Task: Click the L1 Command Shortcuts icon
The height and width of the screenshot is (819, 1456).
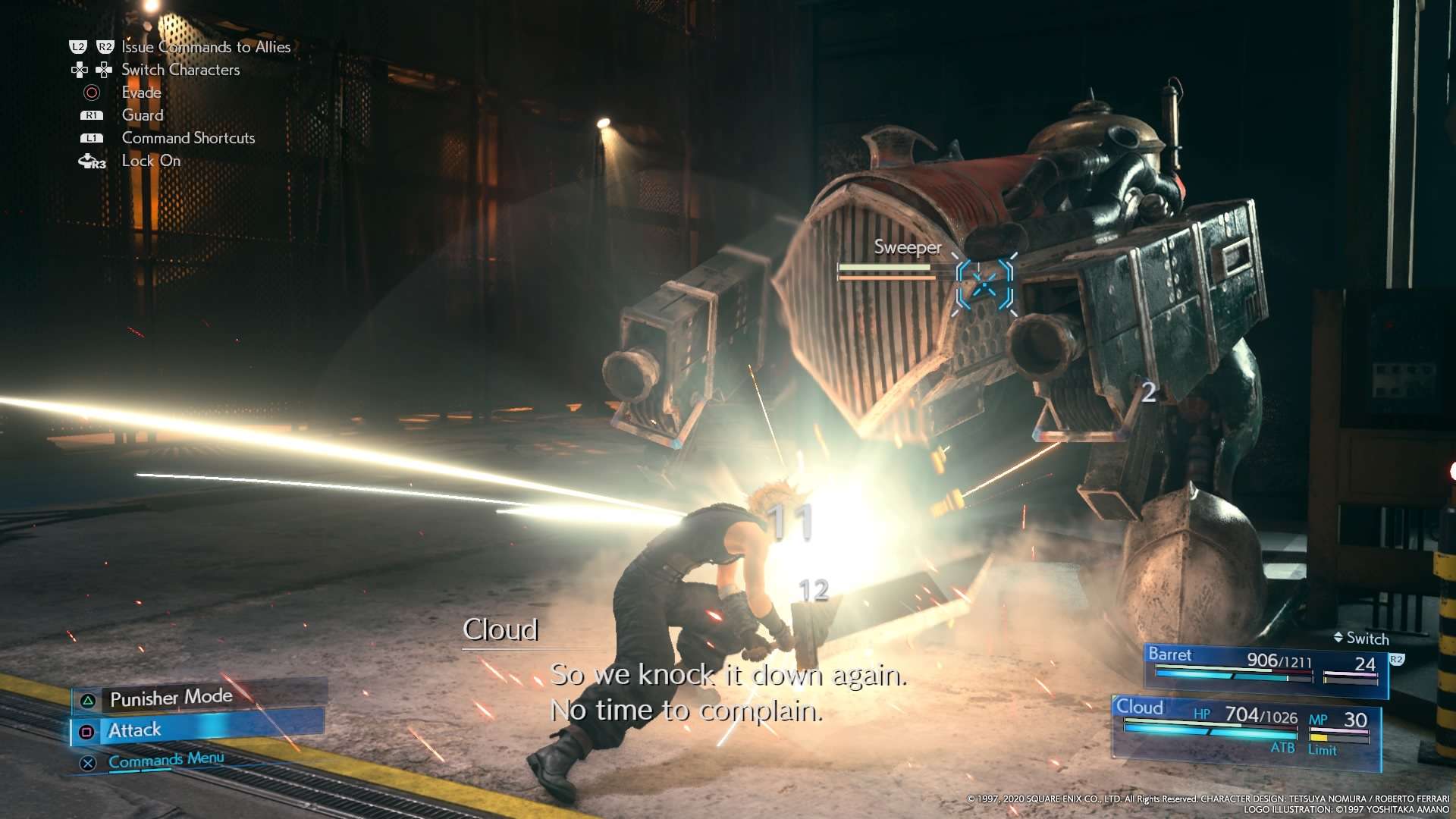Action: pos(92,138)
